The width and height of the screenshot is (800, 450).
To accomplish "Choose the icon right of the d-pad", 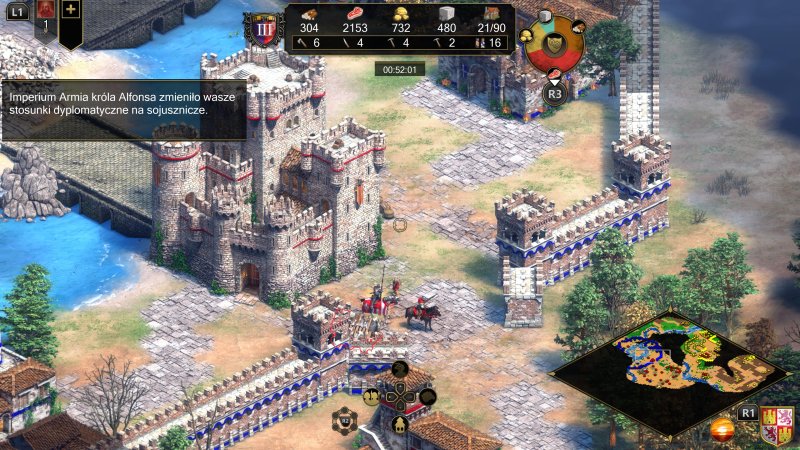I will (428, 396).
